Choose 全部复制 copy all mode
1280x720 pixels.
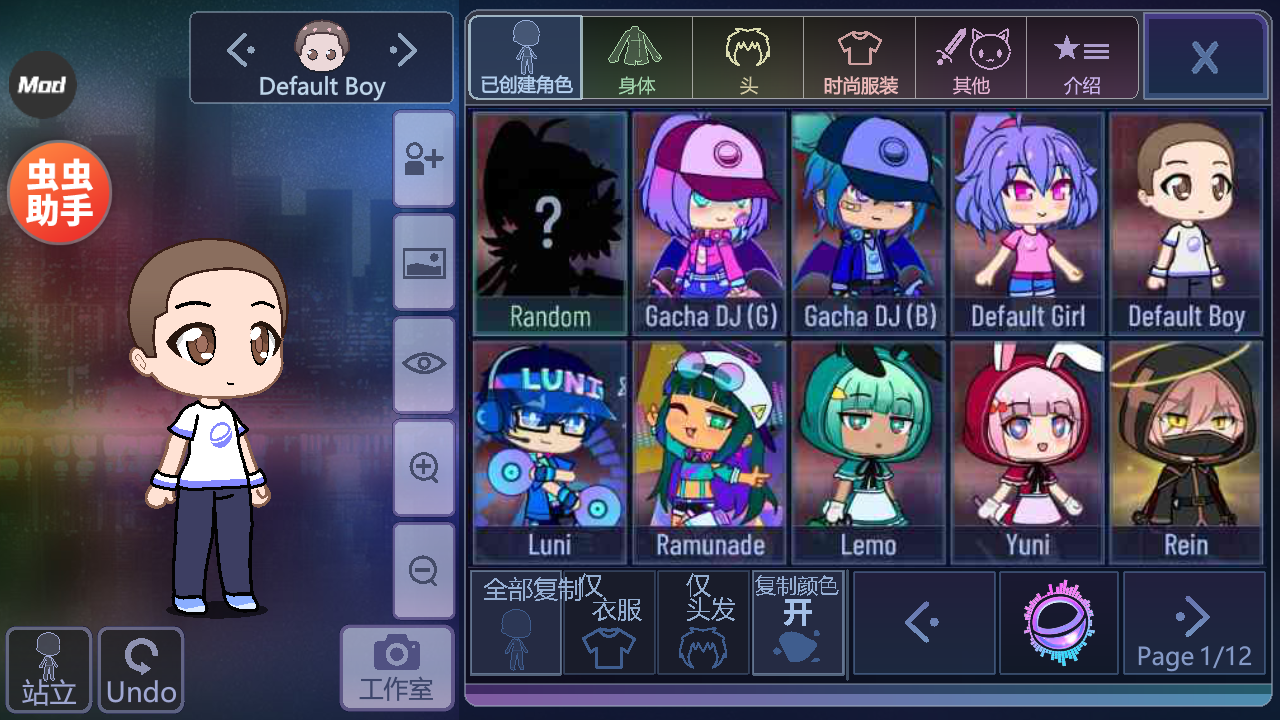coord(516,623)
